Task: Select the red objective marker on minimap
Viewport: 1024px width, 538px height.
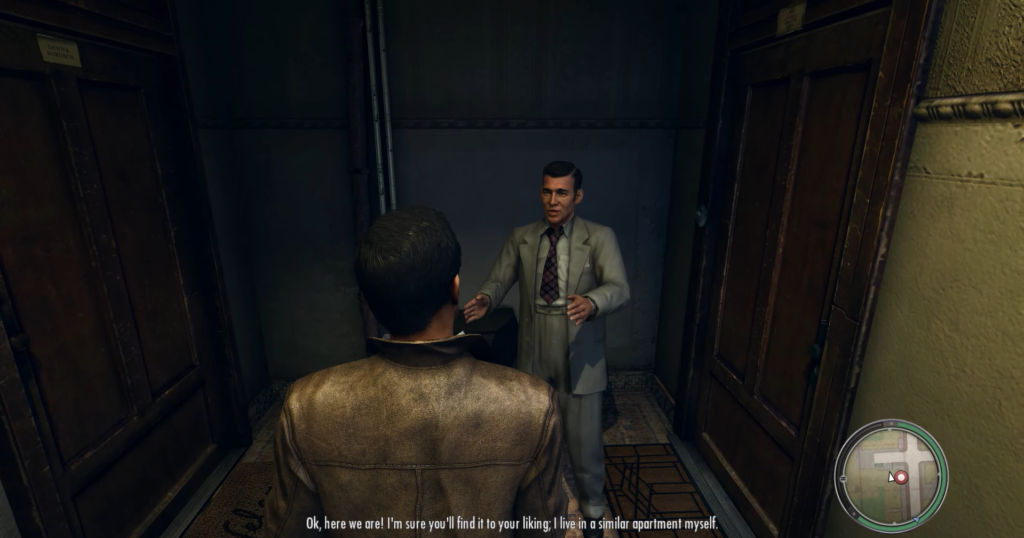Action: coord(900,478)
